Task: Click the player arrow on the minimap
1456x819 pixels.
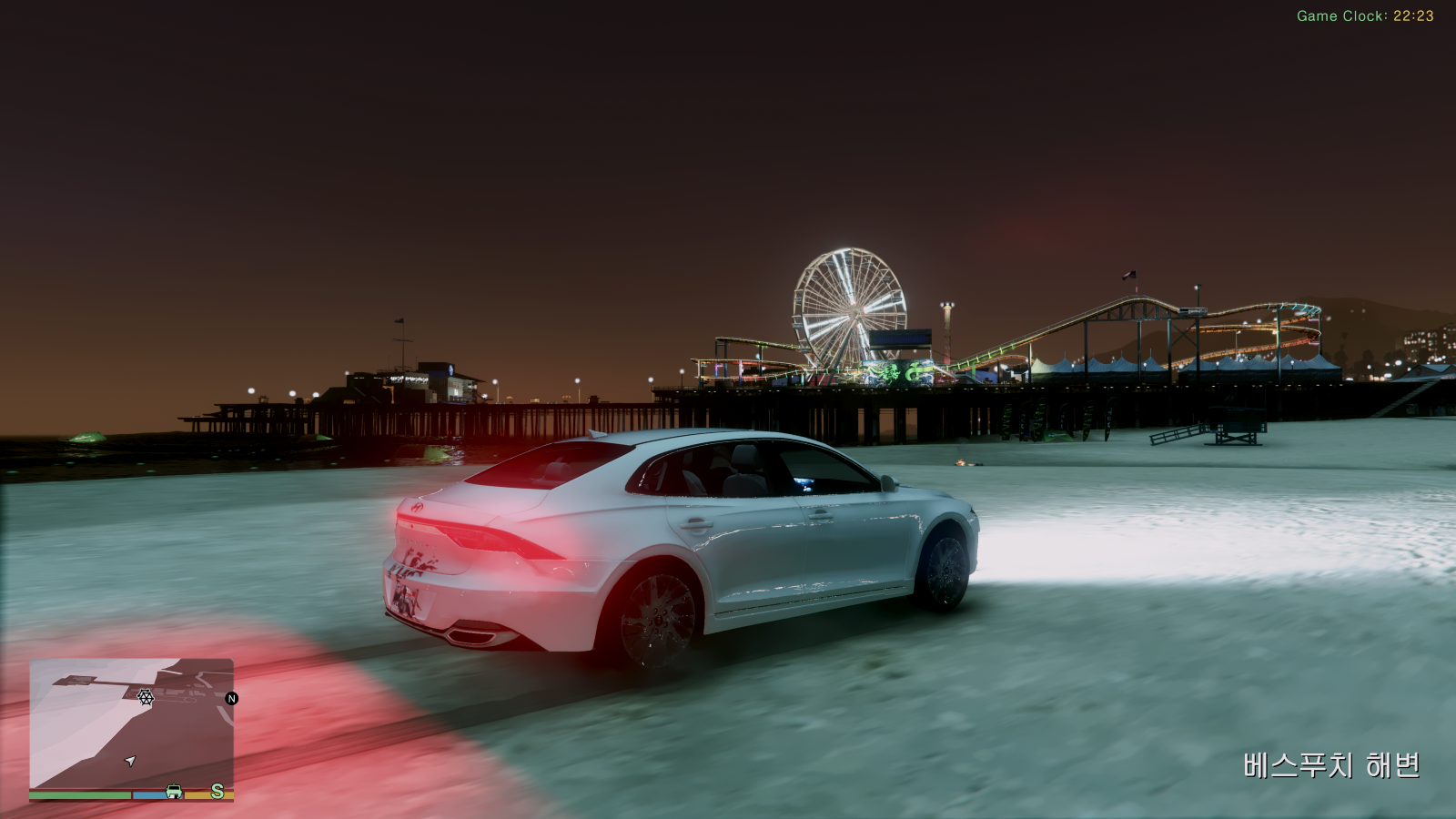Action: coord(130,761)
